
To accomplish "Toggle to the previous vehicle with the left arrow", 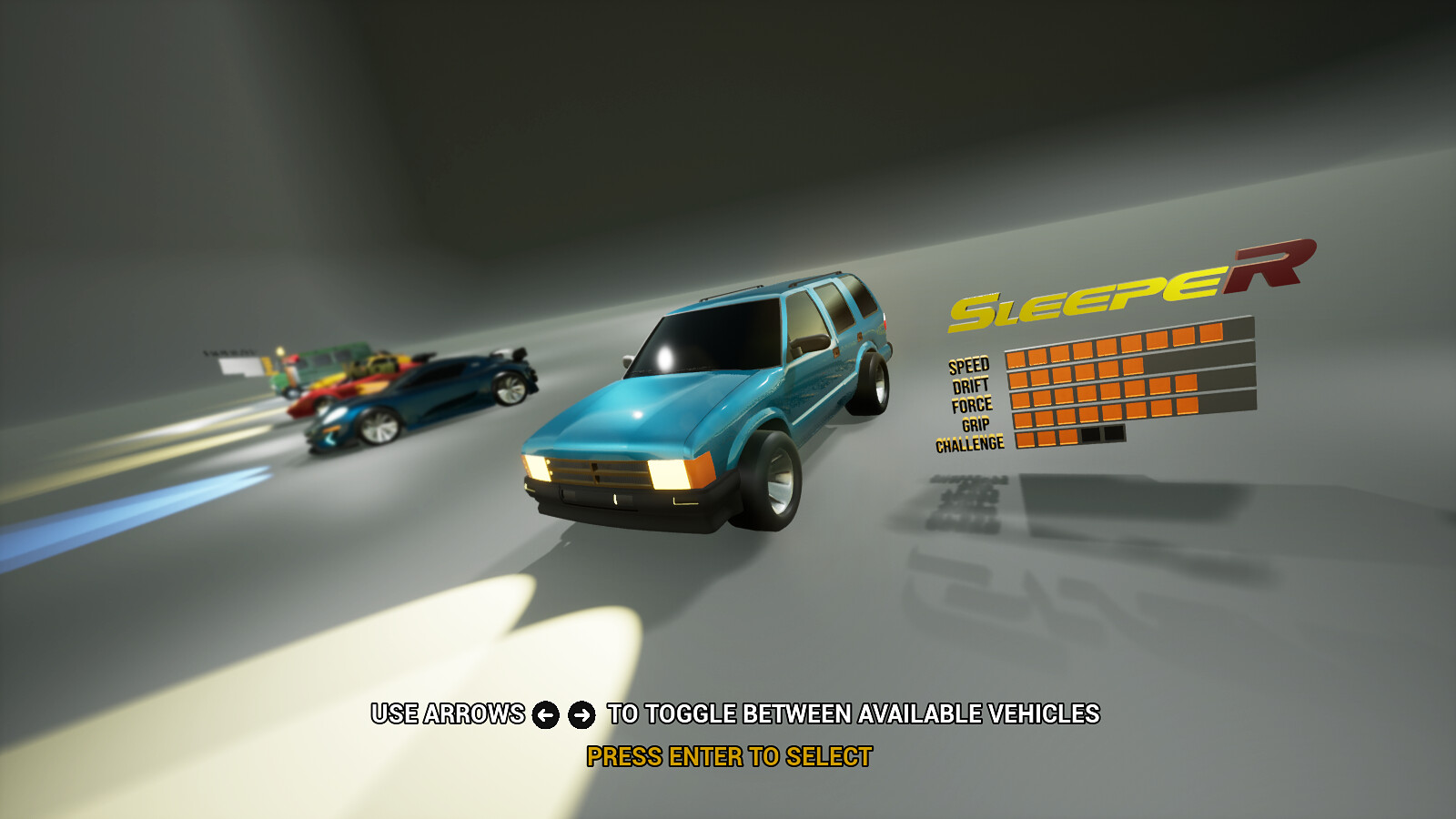I will (544, 716).
